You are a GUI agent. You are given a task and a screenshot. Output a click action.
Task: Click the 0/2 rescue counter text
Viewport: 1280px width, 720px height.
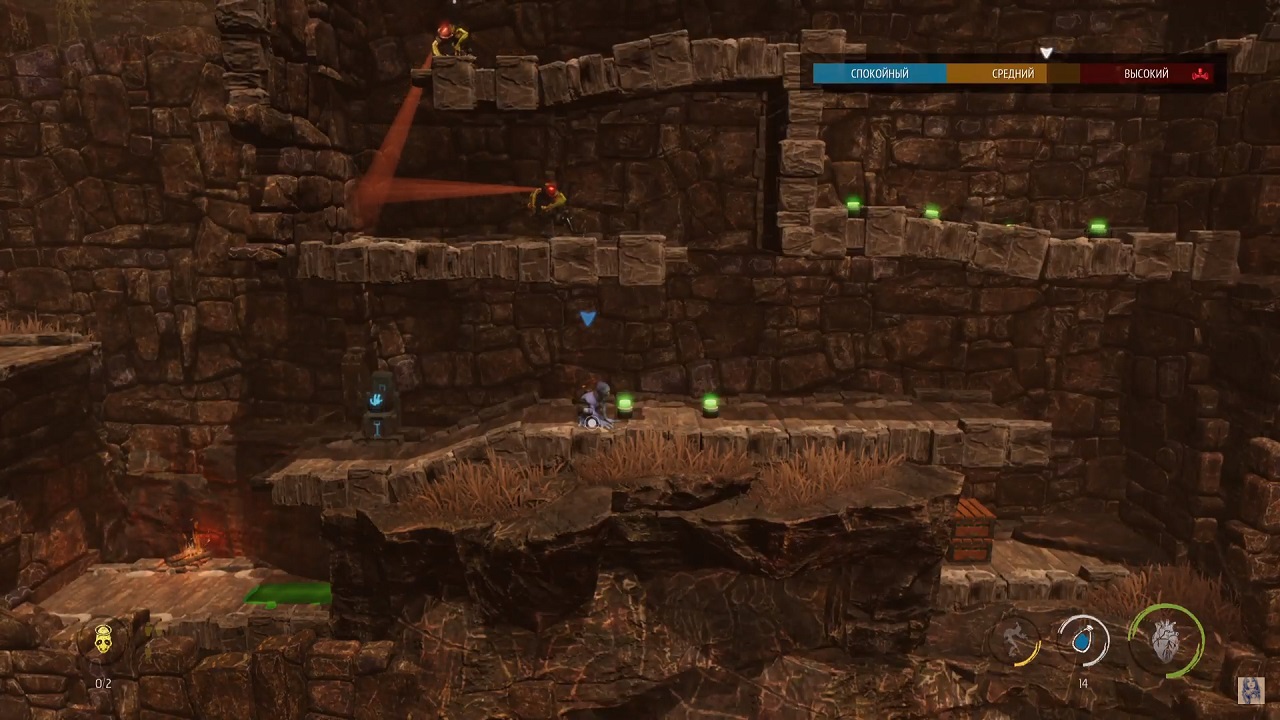coord(102,684)
